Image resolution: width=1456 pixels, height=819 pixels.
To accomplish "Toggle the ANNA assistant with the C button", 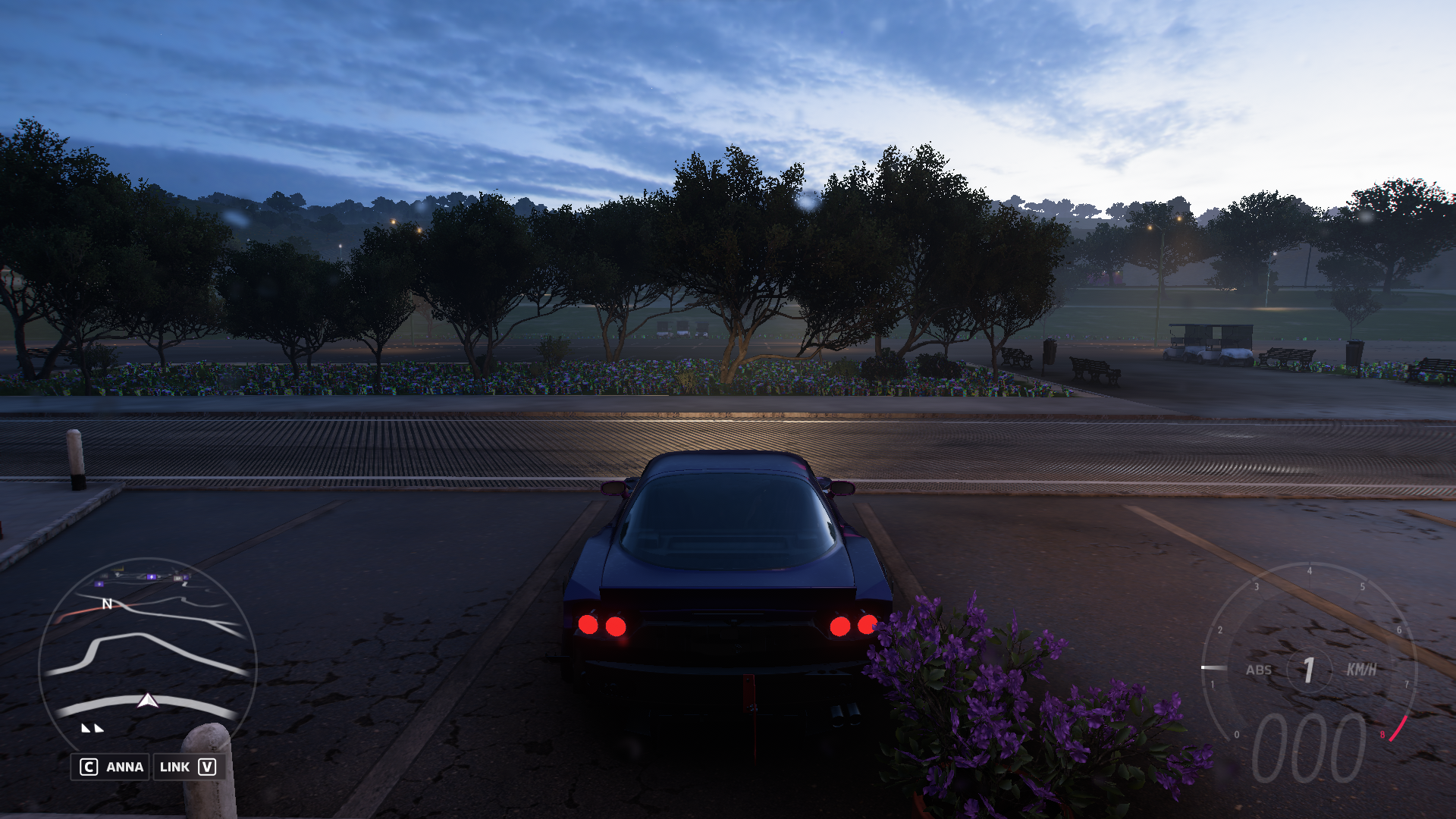I will pyautogui.click(x=89, y=767).
